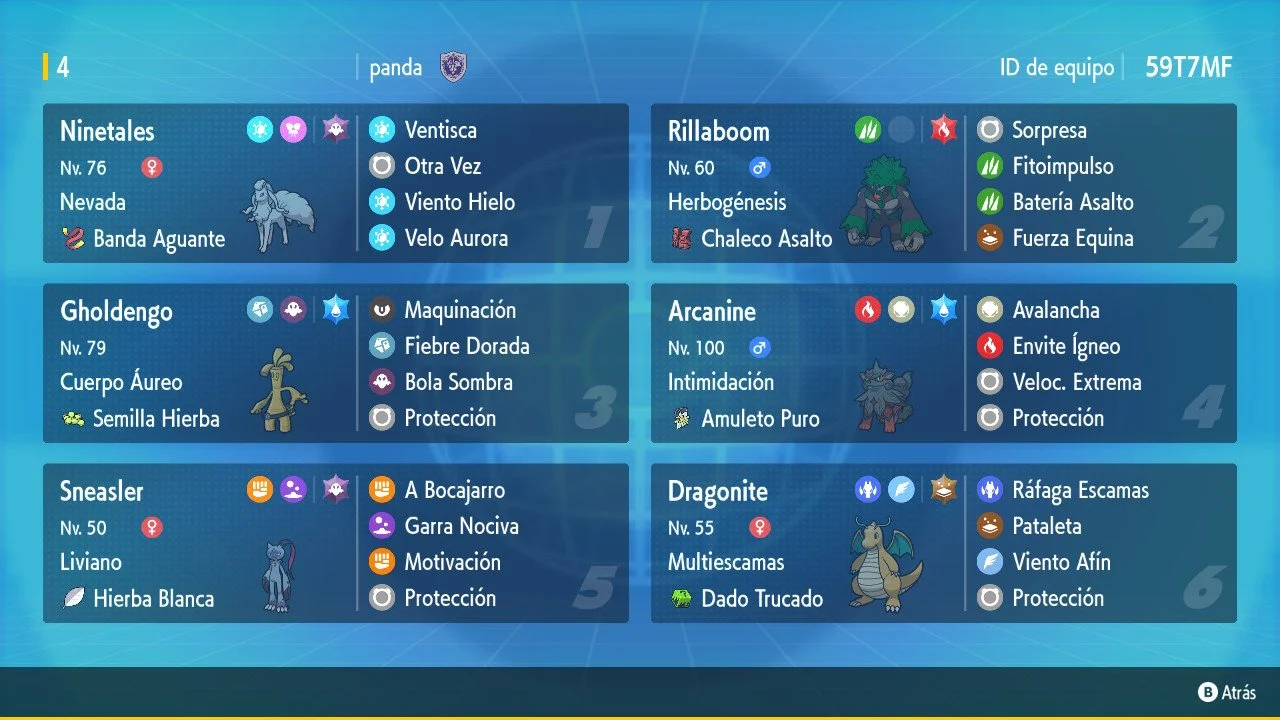Choose the Gholdengo team card
Viewport: 1280px width, 720px height.
tap(336, 364)
